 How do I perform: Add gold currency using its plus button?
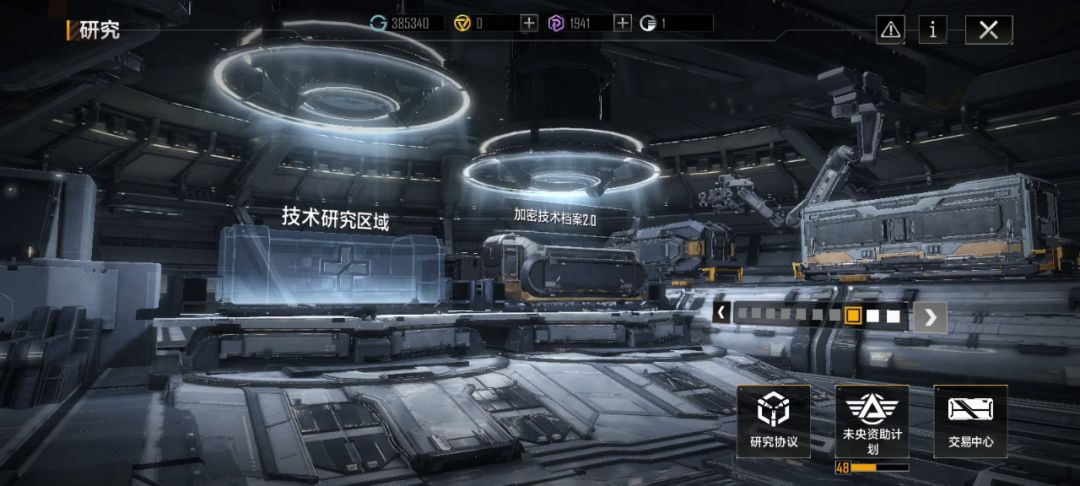point(529,22)
